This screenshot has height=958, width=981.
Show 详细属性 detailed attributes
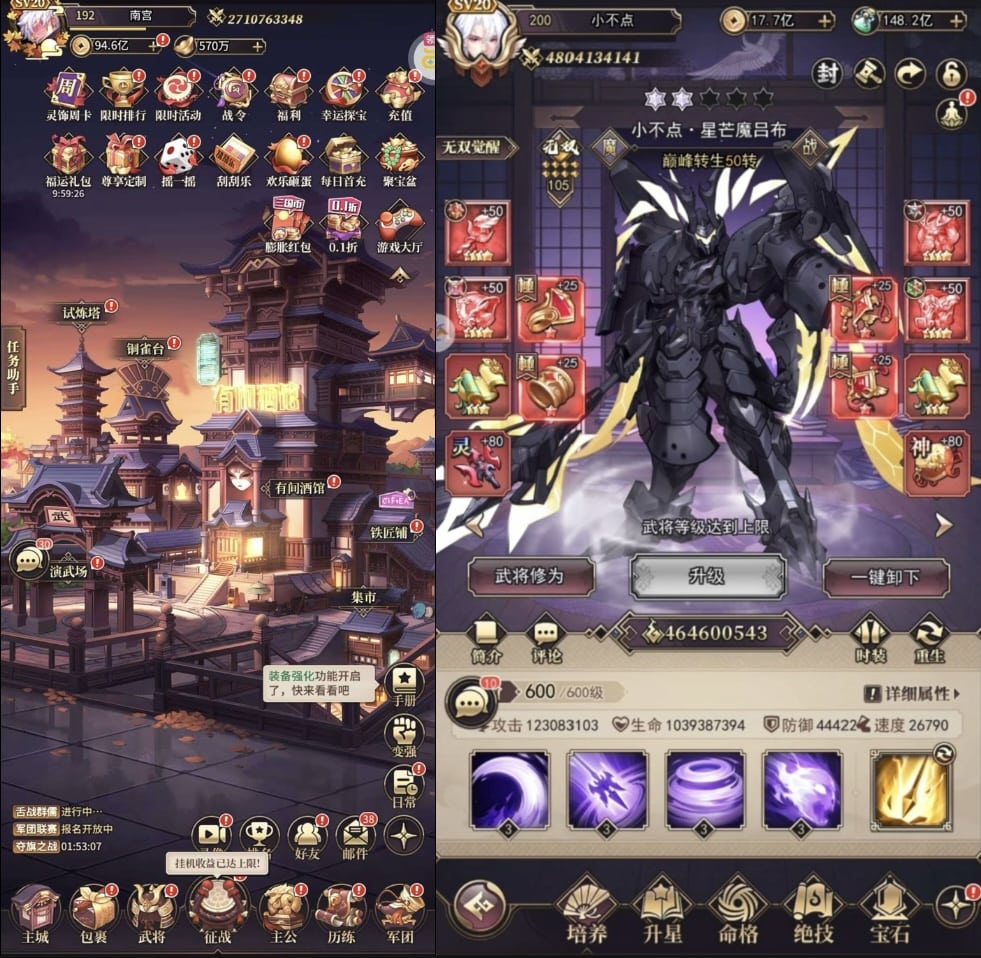[x=910, y=693]
